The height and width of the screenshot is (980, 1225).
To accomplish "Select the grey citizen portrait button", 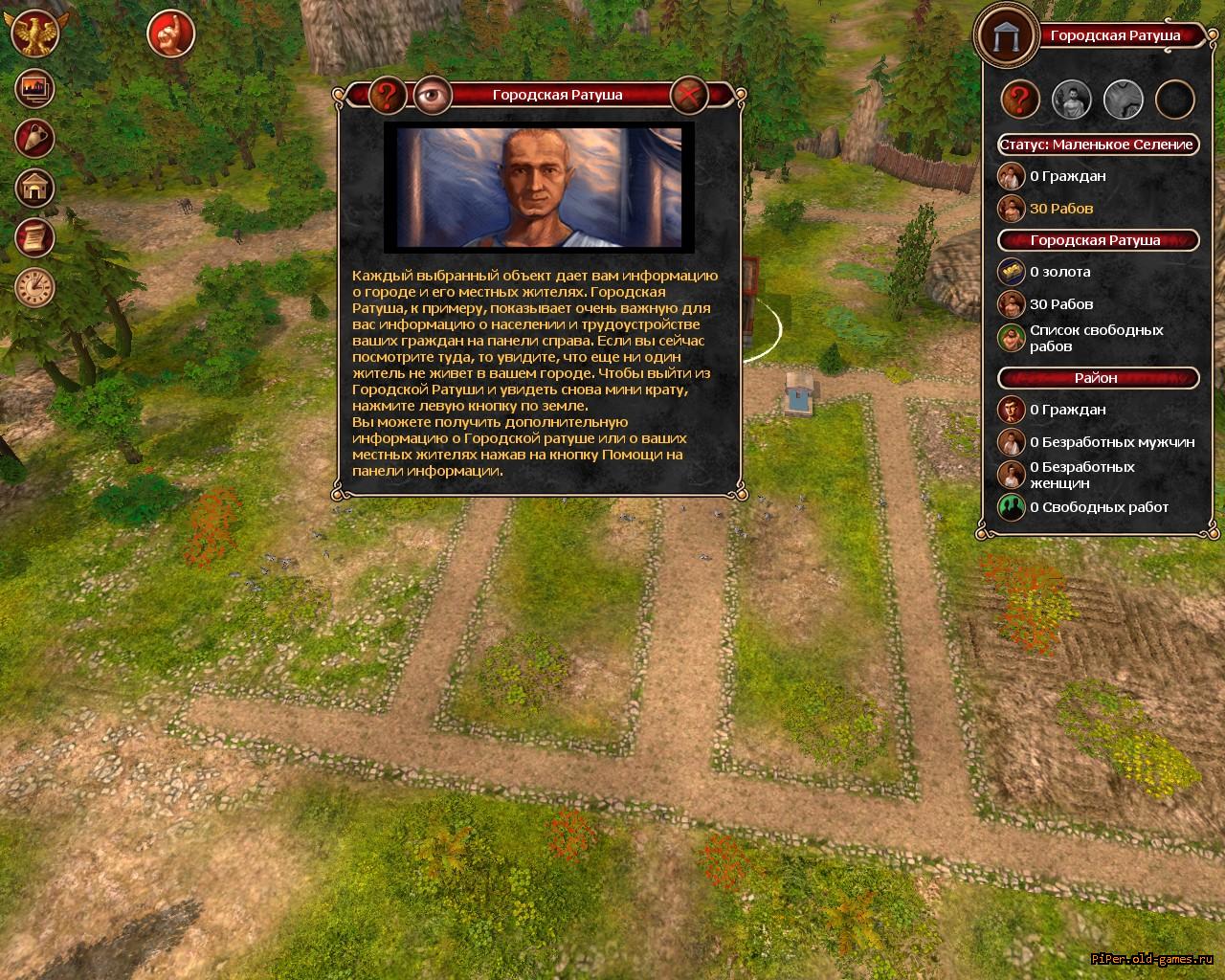I will click(x=1072, y=99).
